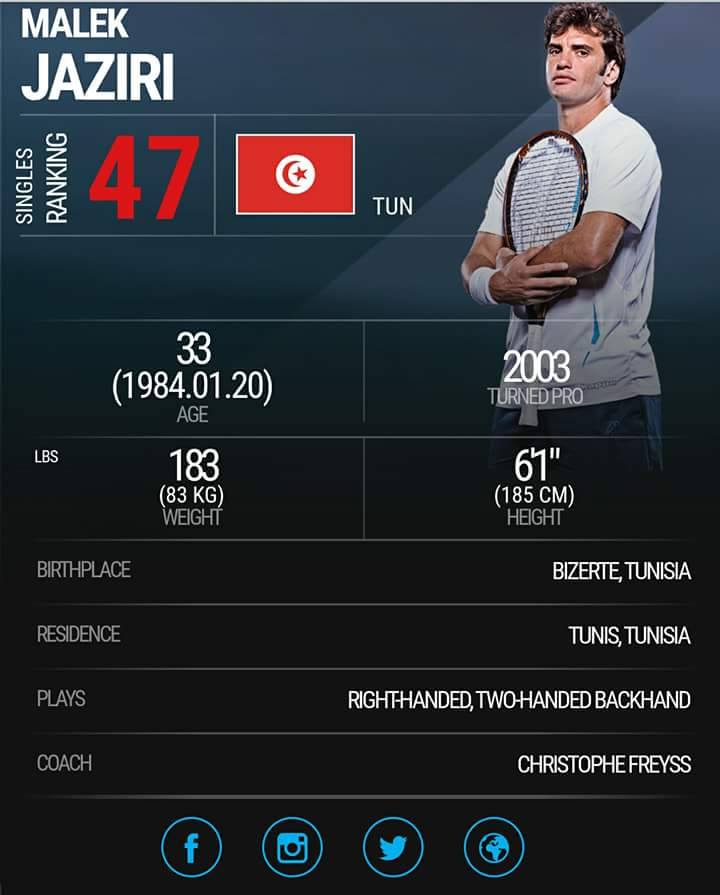Click the globe website icon

pyautogui.click(x=494, y=849)
